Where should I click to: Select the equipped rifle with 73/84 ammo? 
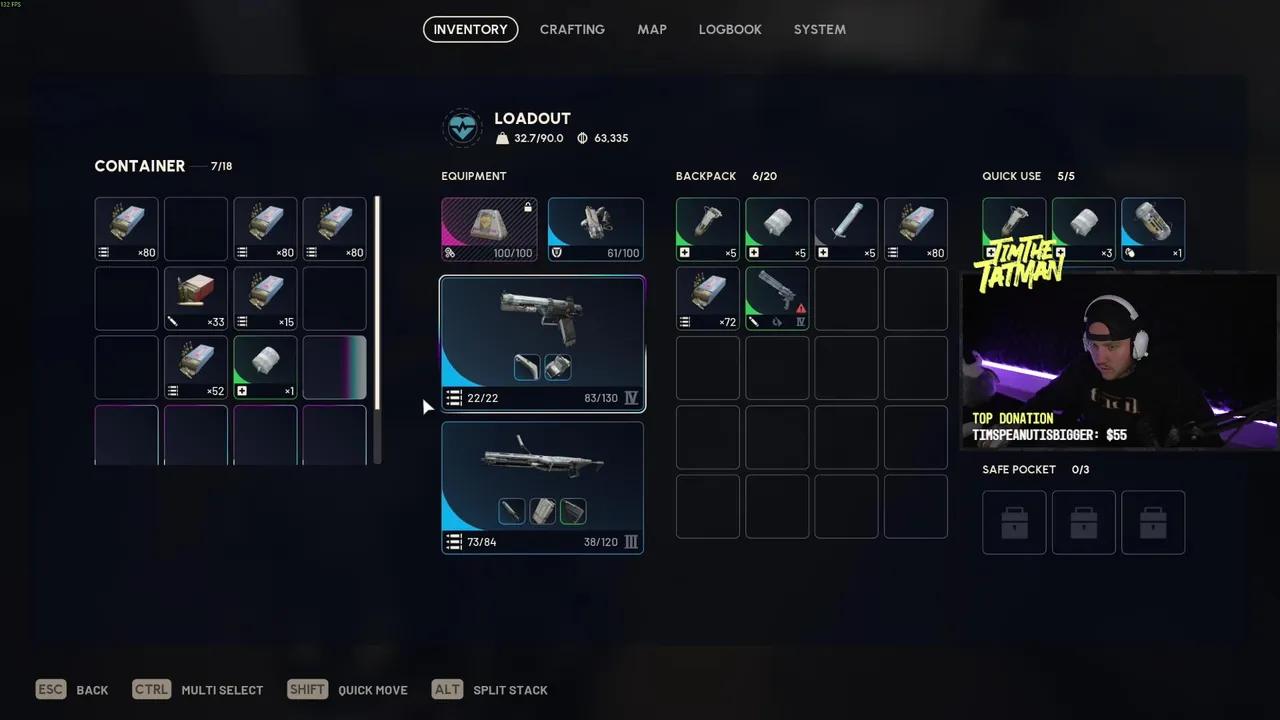542,487
